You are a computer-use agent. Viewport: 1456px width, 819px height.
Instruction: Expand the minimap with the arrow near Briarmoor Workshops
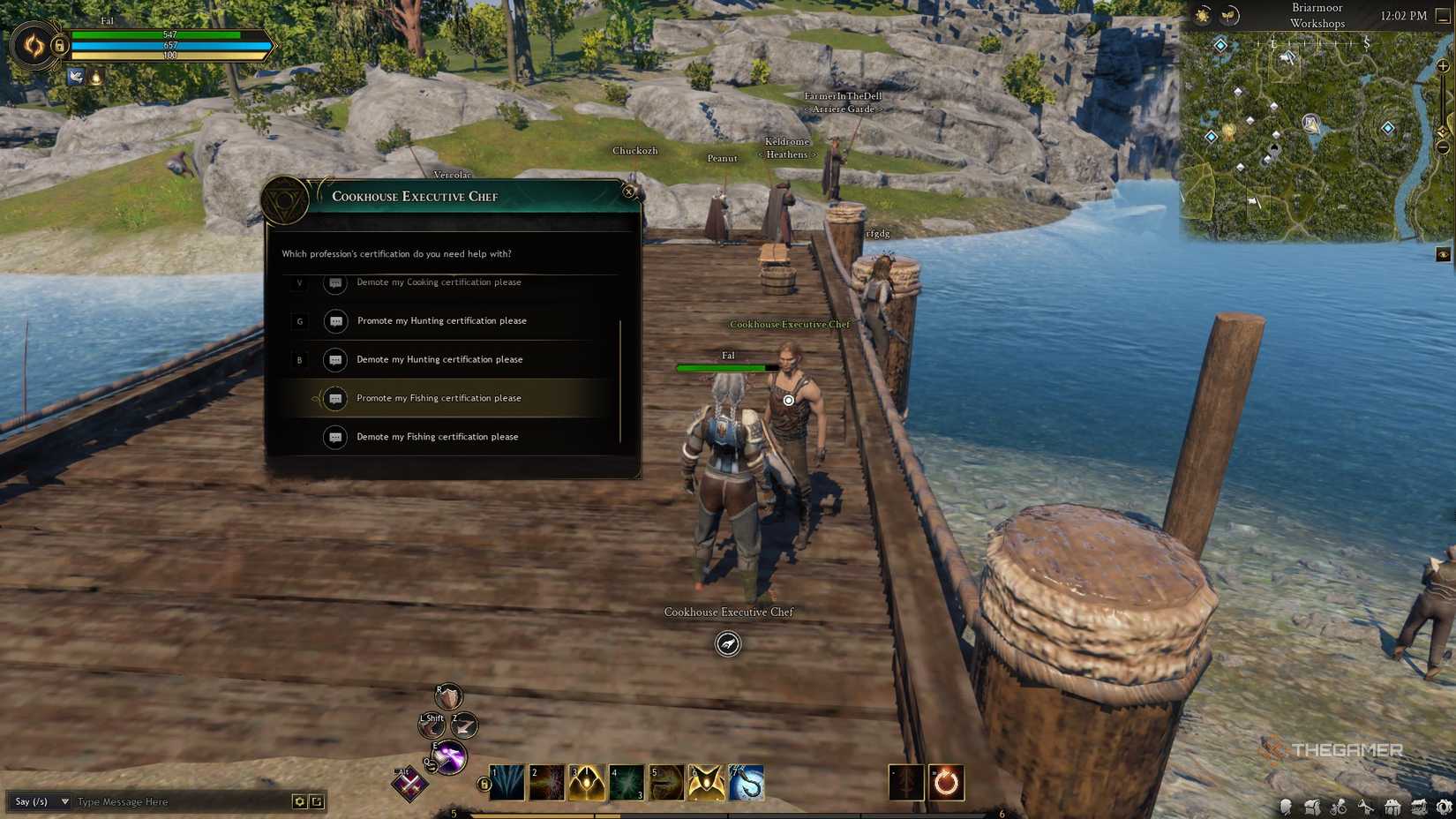(1445, 16)
